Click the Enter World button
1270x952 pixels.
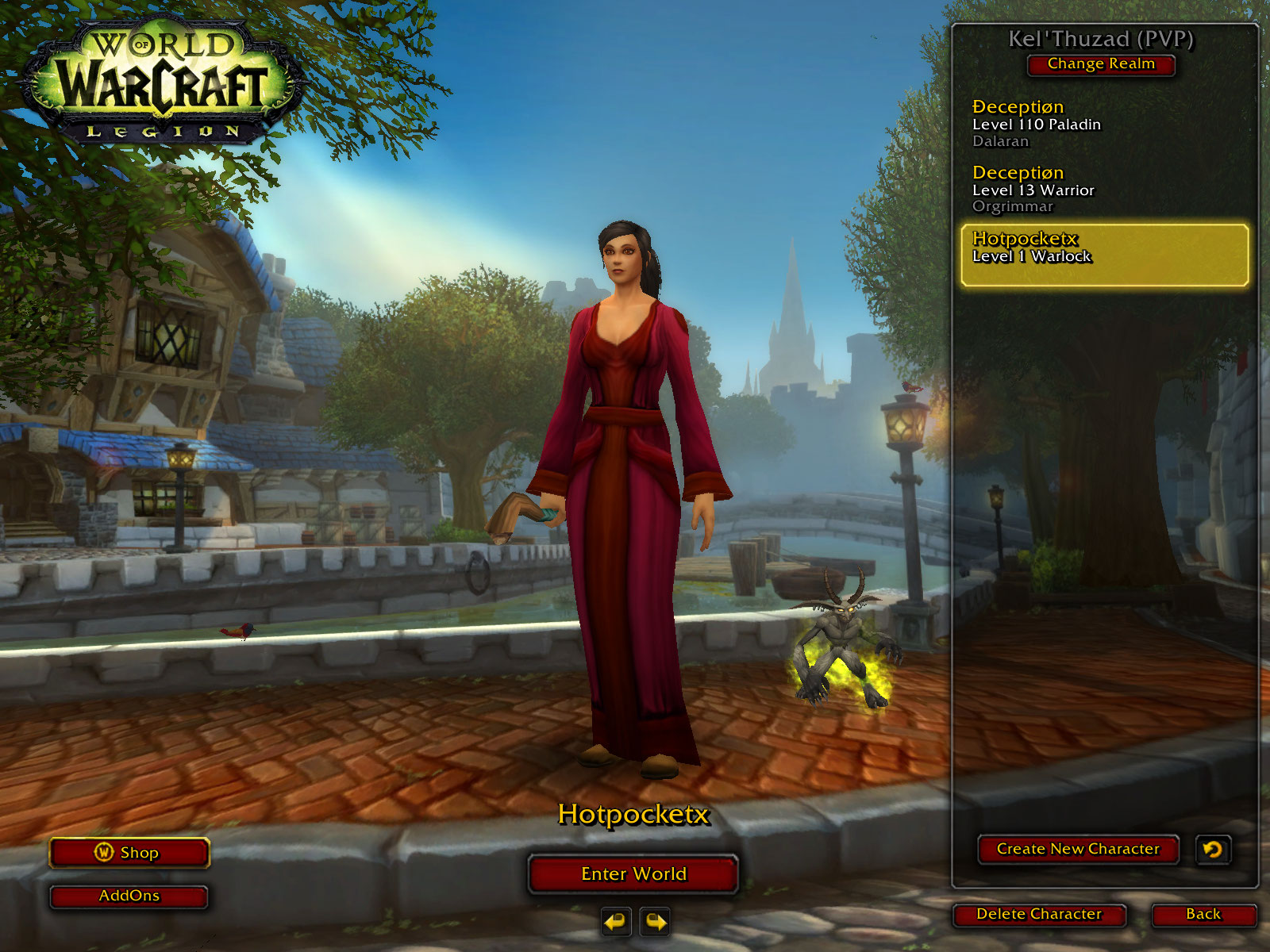(x=633, y=874)
